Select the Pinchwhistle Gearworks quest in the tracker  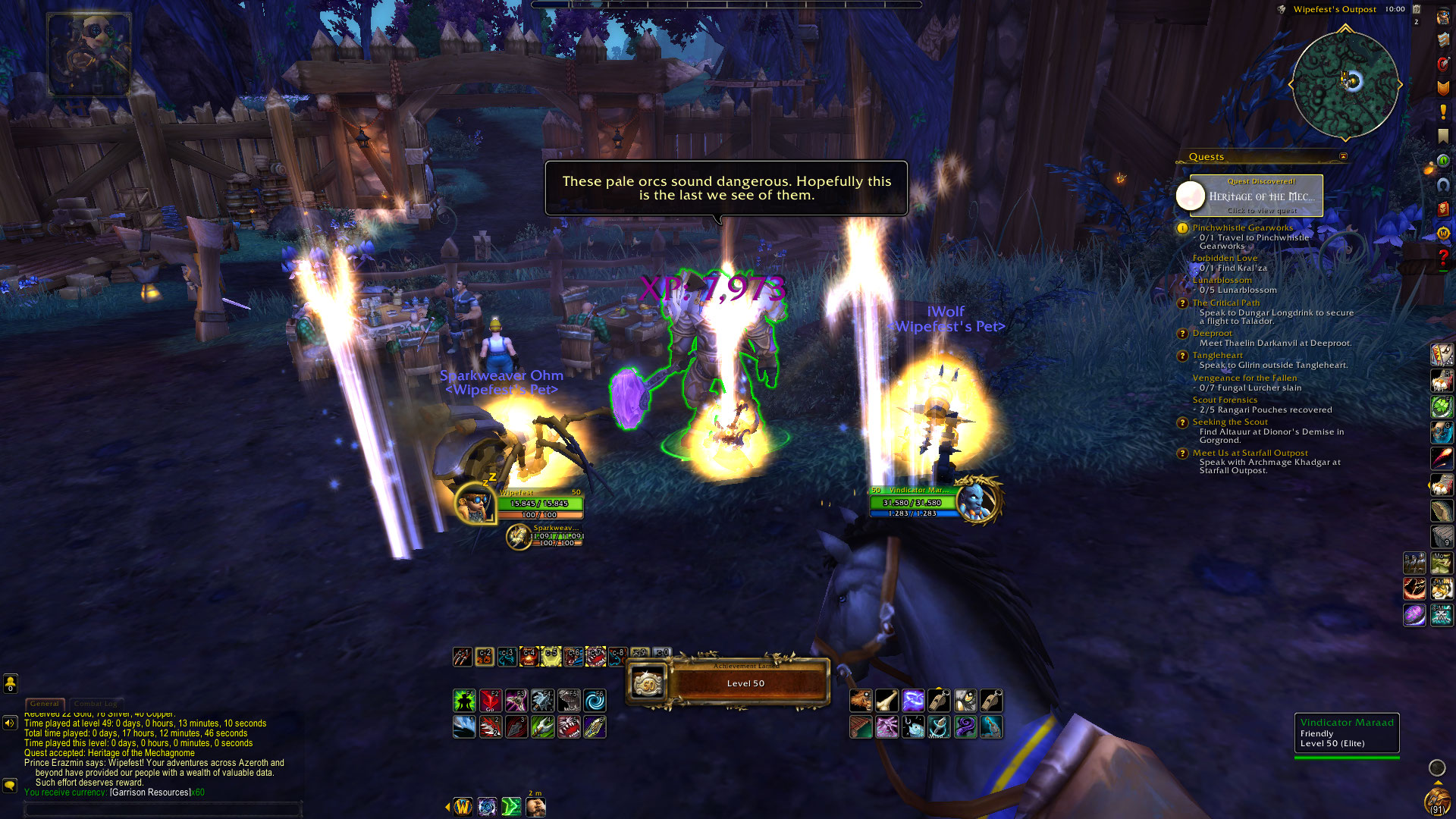[1242, 227]
